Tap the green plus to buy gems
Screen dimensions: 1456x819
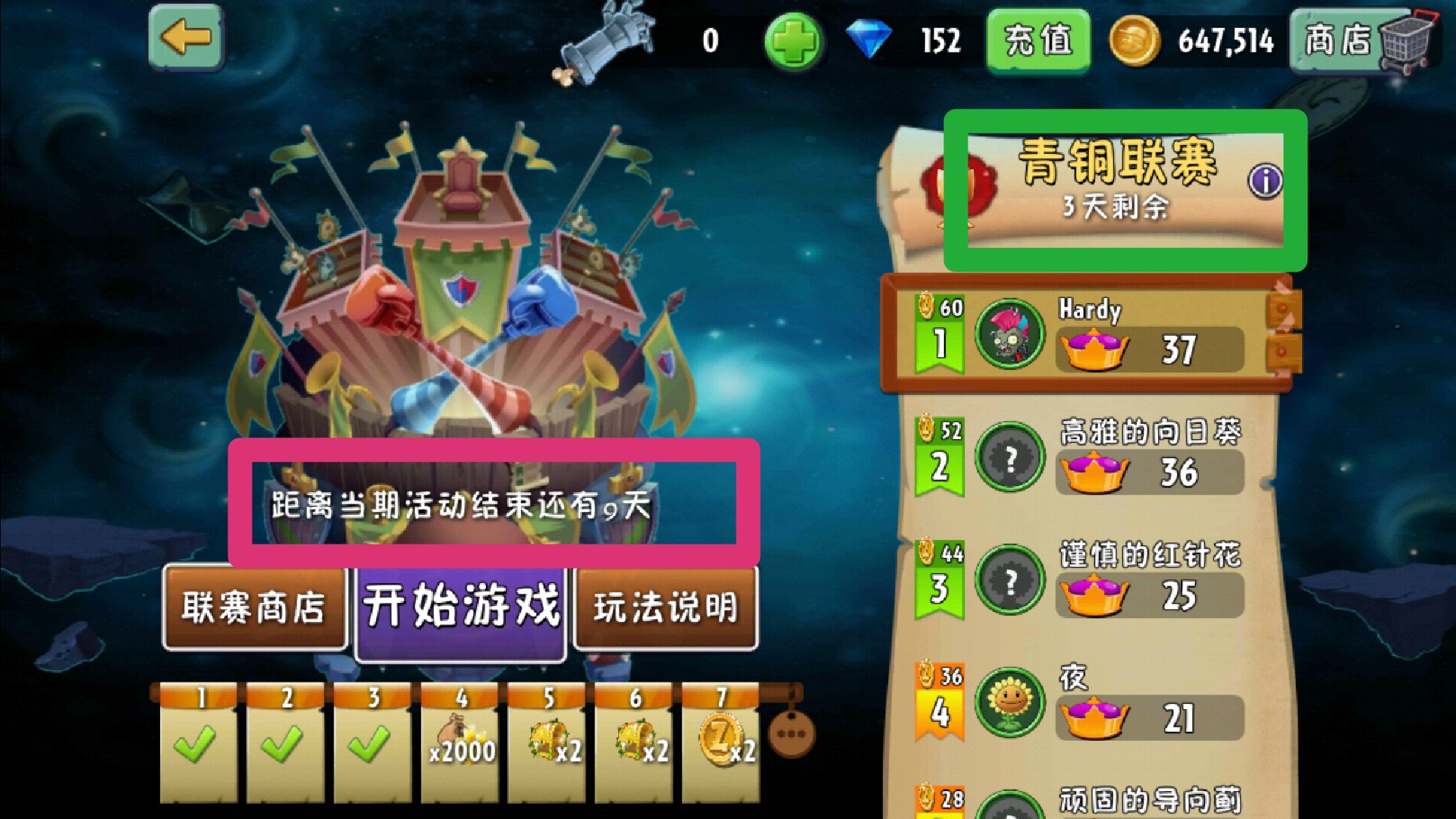[x=791, y=42]
